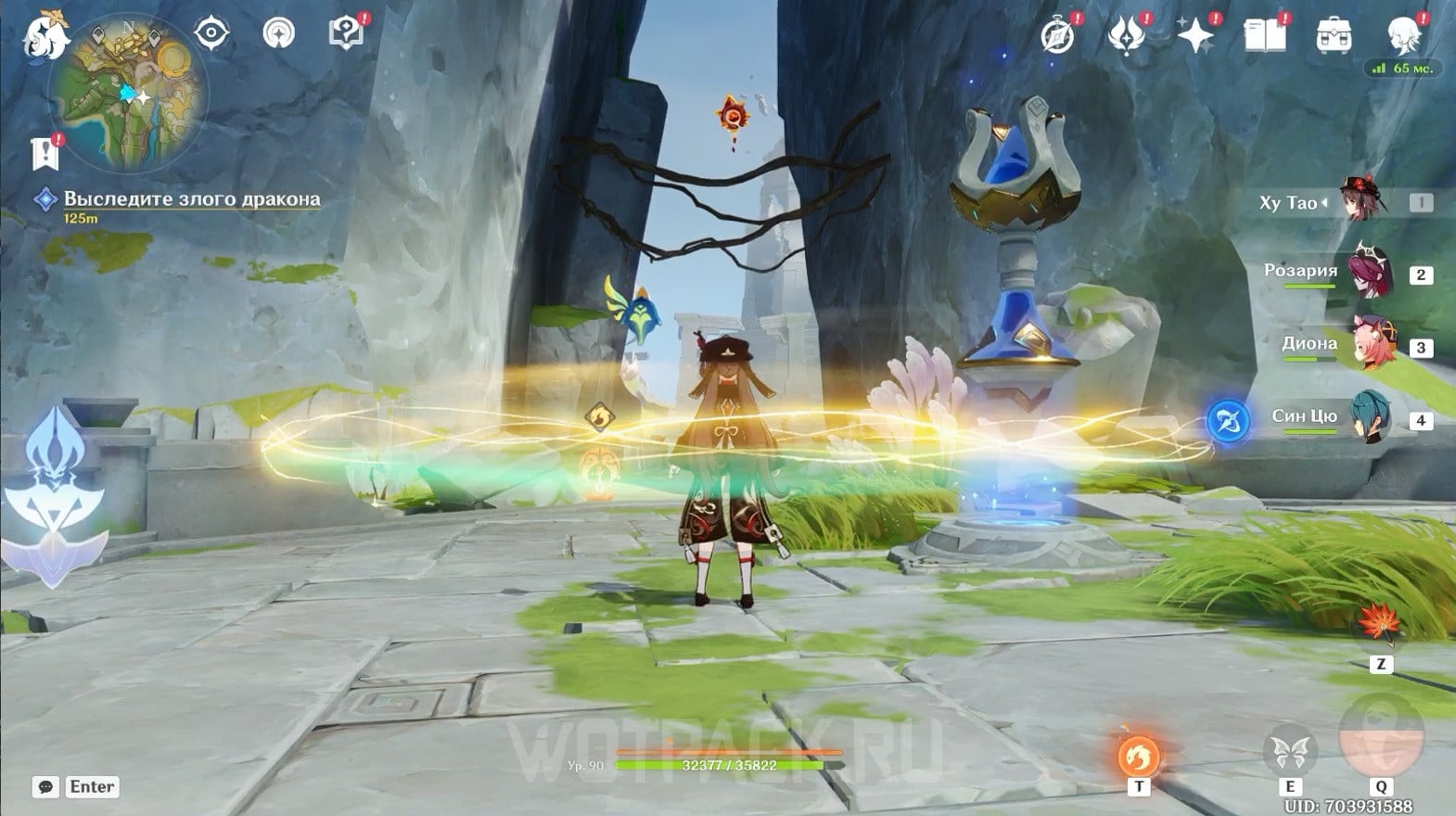Activate Hu Tao's elemental burst icon
Screen dimensions: 1456x816
pyautogui.click(x=1381, y=736)
